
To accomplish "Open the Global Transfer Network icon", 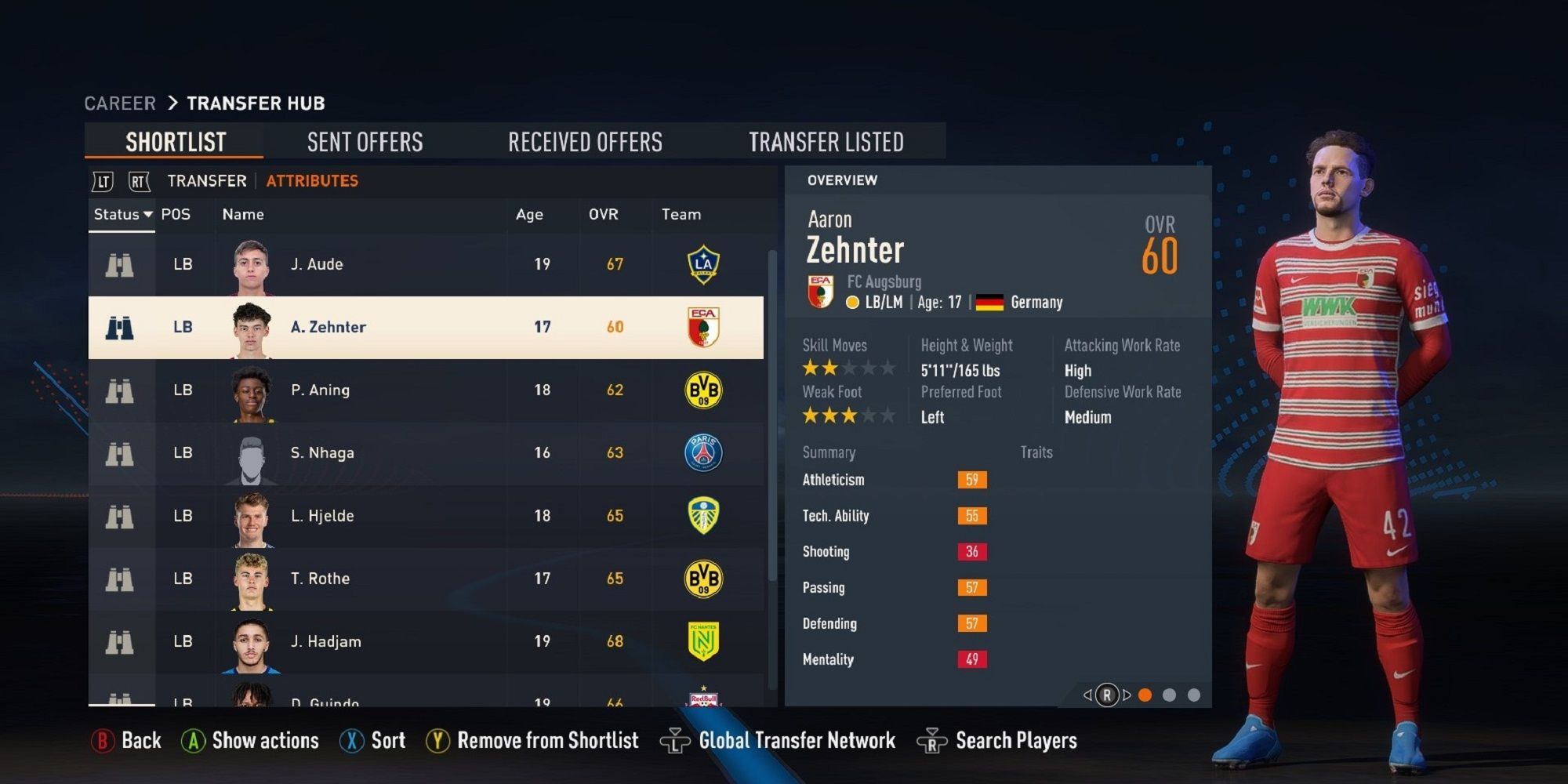I will pos(676,740).
